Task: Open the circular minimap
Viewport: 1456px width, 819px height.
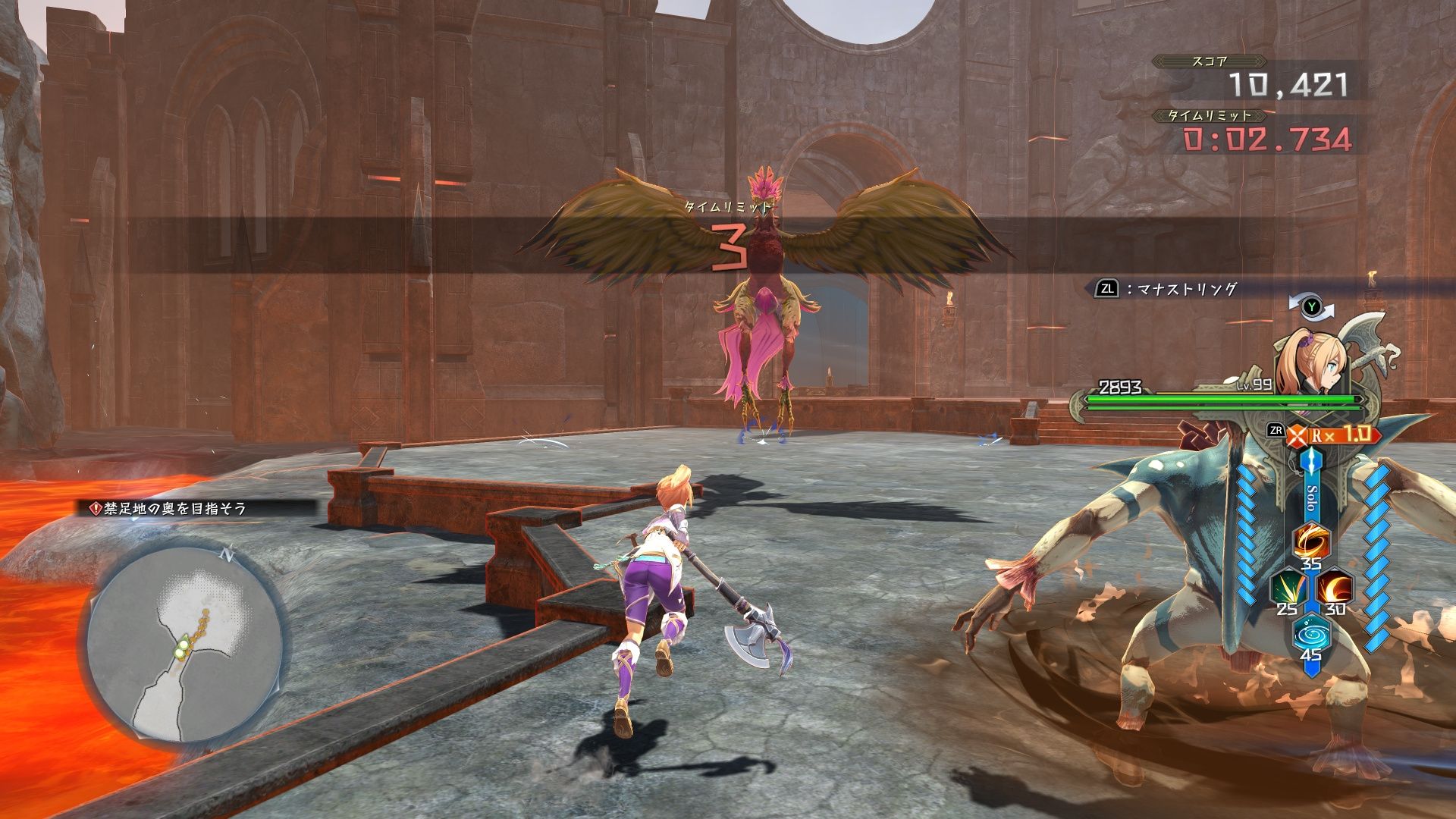Action: pos(186,645)
